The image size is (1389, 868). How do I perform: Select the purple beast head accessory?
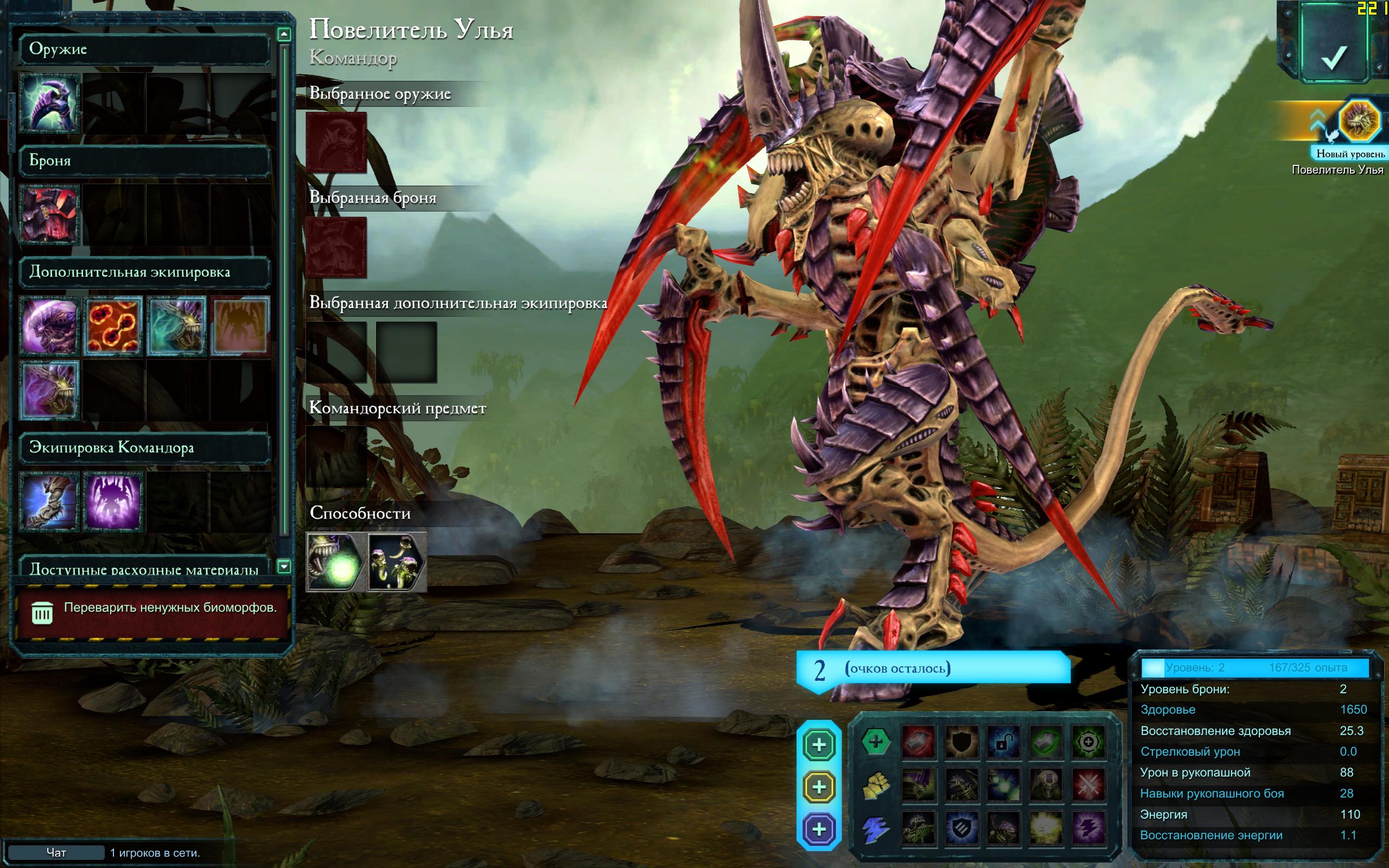point(49,326)
